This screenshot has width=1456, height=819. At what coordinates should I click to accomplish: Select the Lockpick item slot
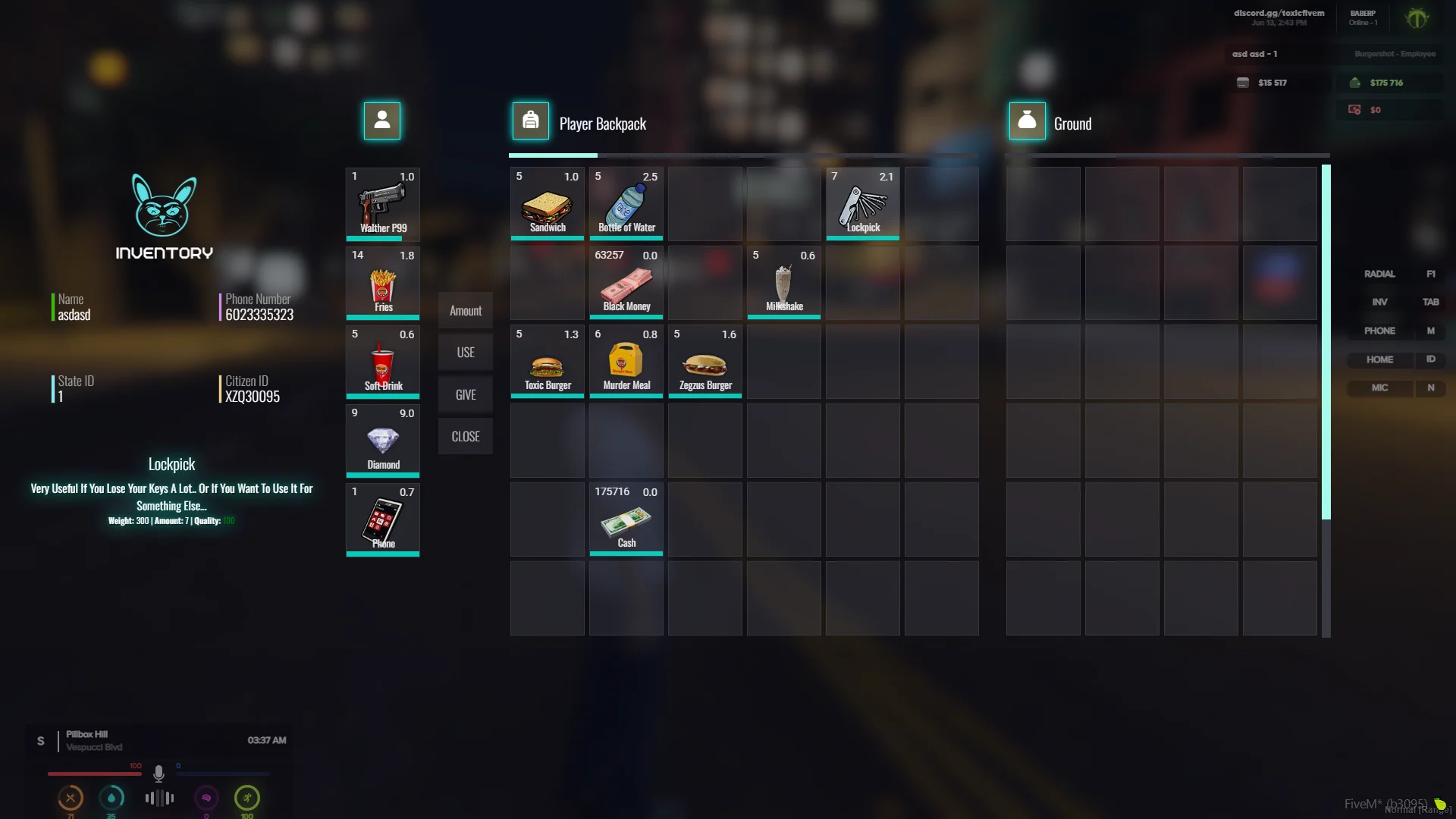[863, 204]
